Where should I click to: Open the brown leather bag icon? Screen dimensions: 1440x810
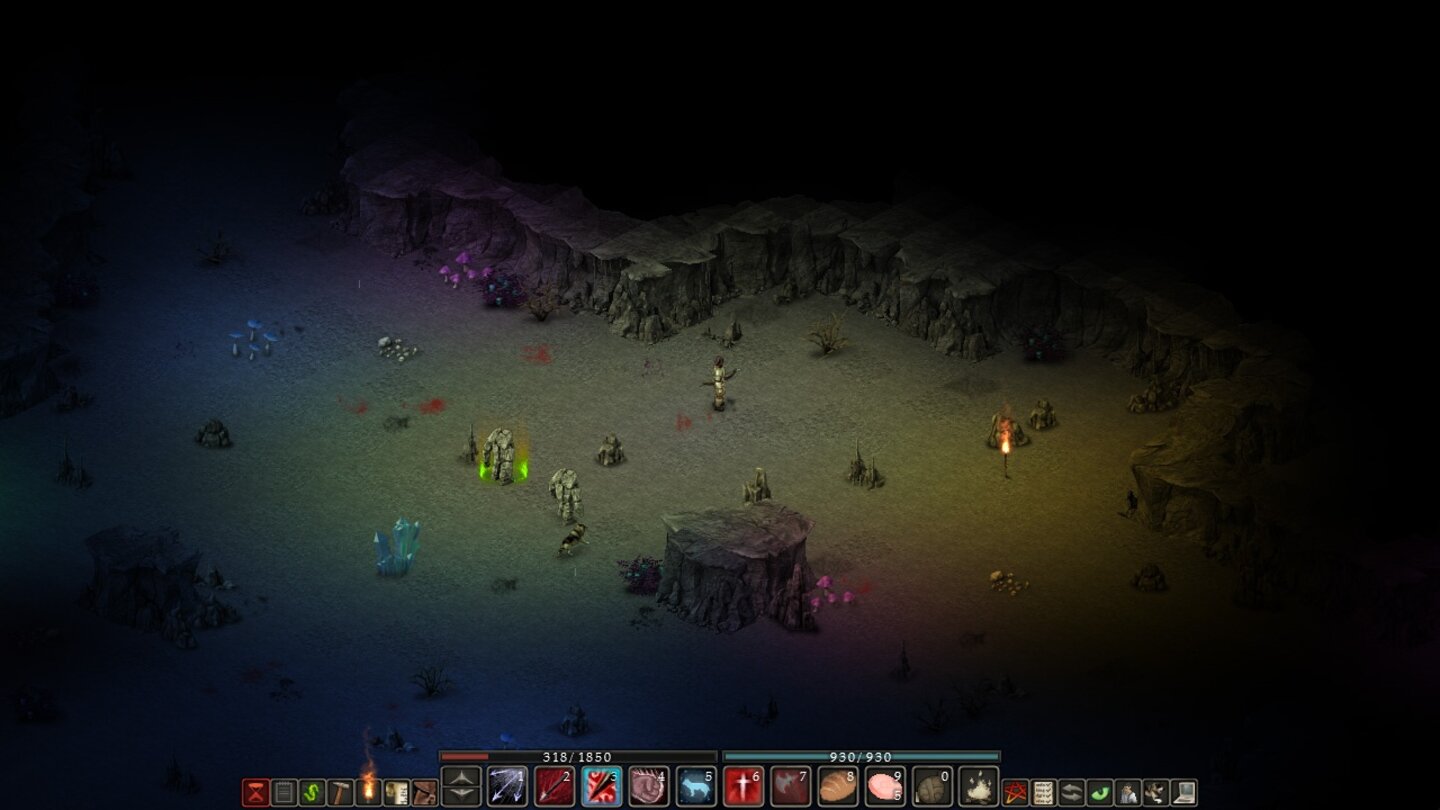425,793
